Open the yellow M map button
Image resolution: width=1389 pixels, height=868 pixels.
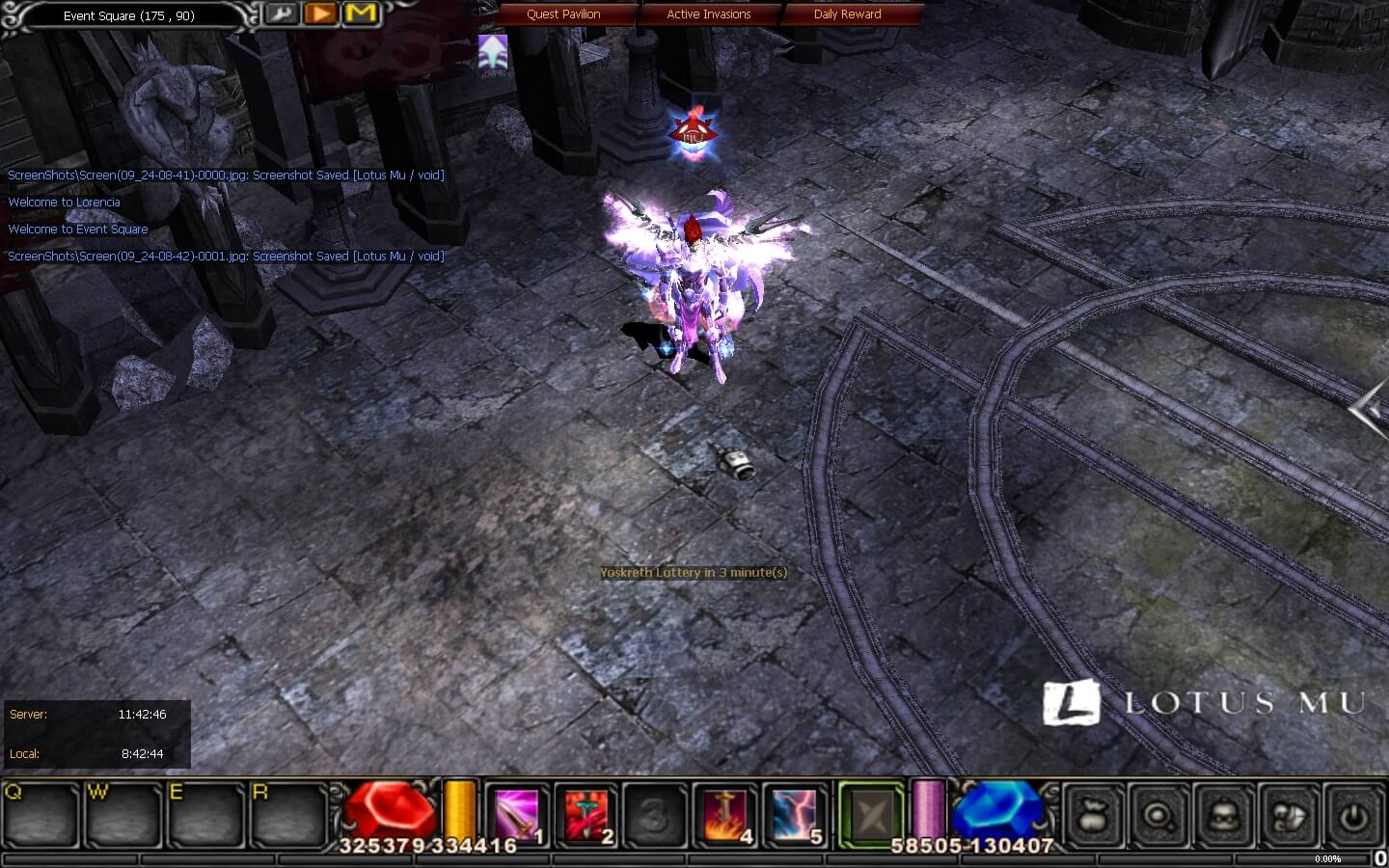click(x=361, y=14)
